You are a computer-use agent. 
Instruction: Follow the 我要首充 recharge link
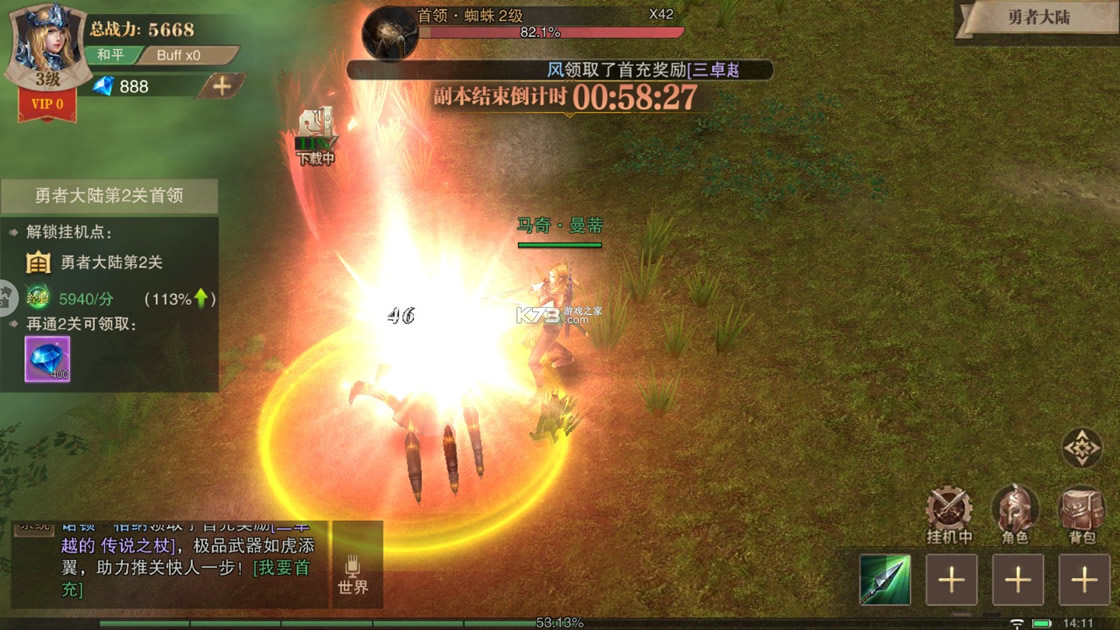pyautogui.click(x=282, y=568)
